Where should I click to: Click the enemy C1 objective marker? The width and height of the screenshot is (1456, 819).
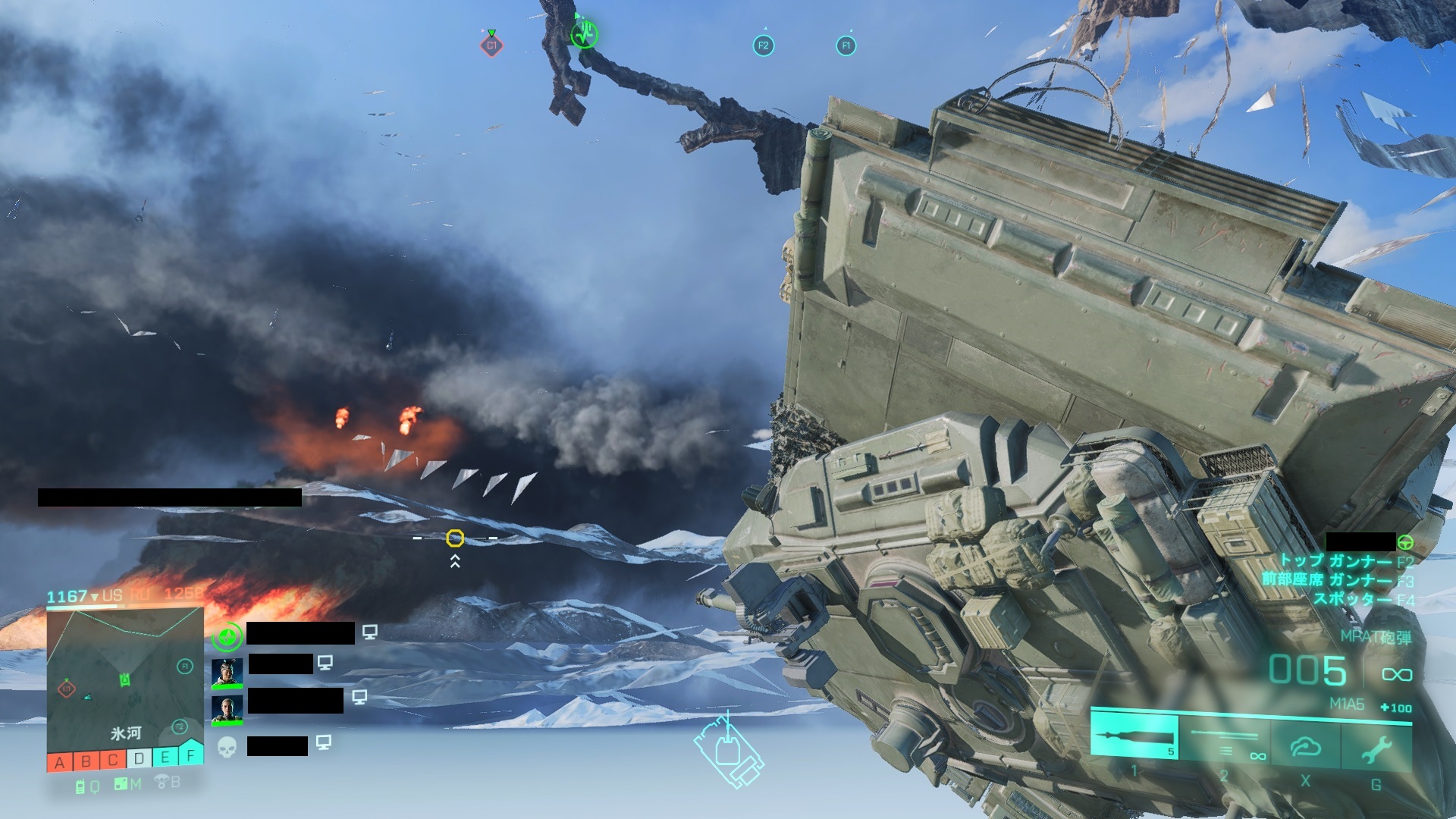[491, 45]
